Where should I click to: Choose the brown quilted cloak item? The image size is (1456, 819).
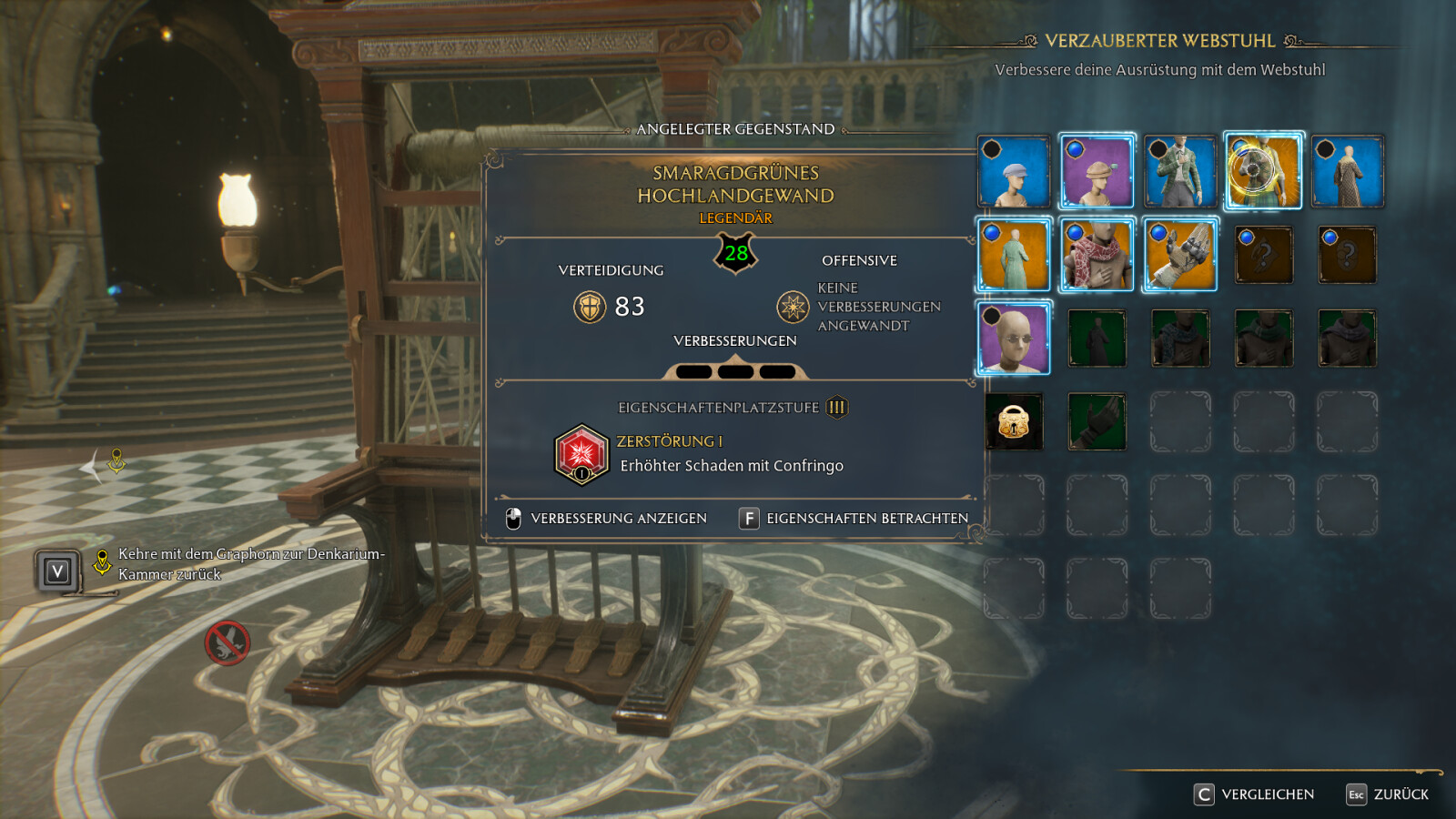pos(1347,172)
